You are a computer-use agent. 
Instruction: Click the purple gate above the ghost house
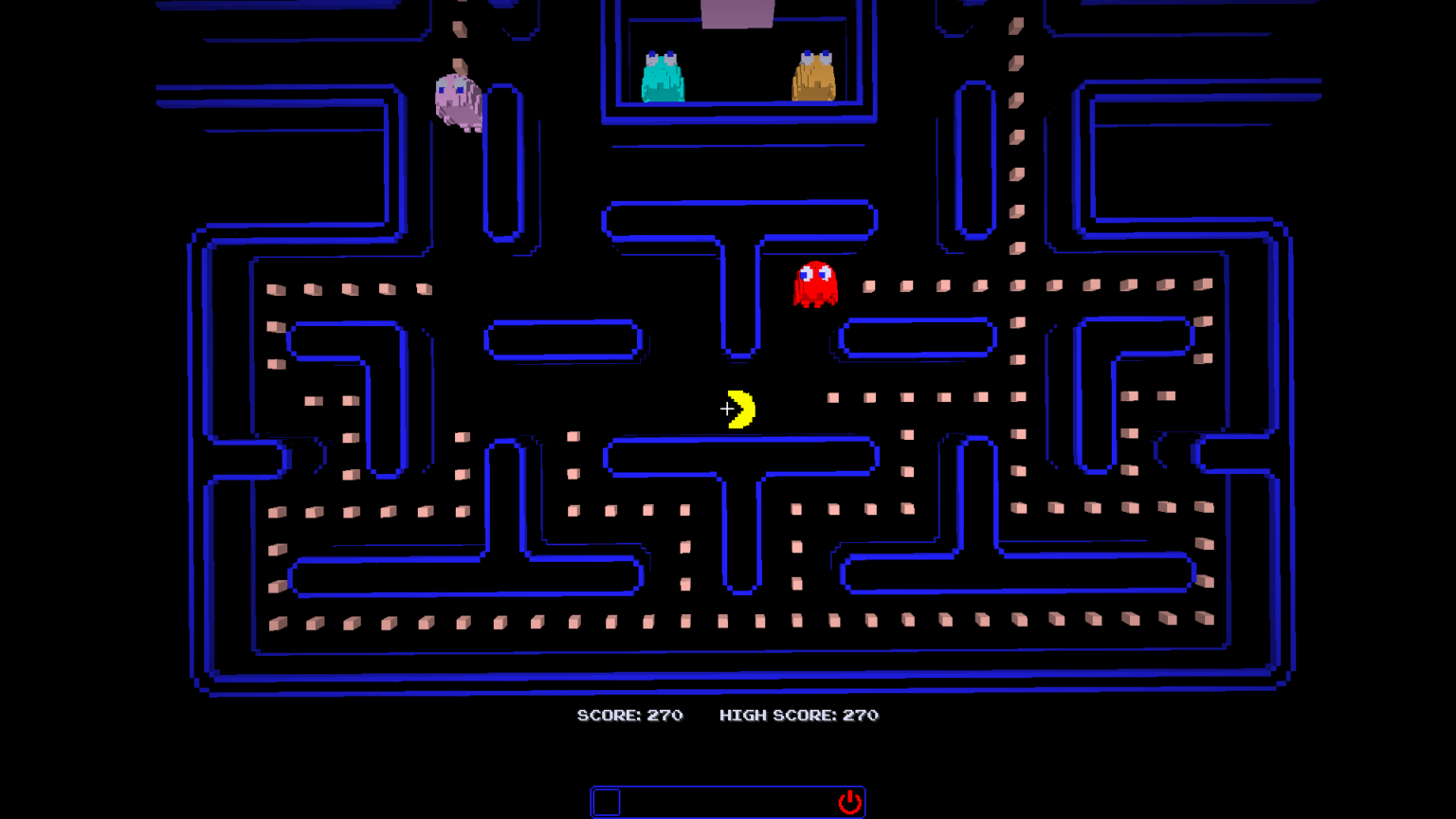point(737,11)
